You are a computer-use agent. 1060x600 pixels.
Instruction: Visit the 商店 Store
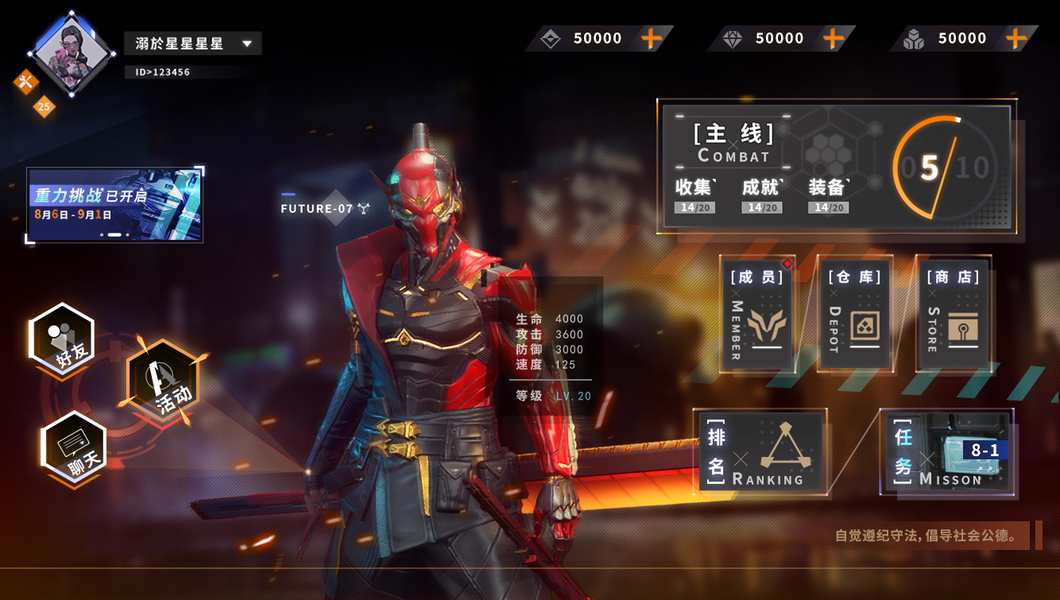[x=951, y=314]
